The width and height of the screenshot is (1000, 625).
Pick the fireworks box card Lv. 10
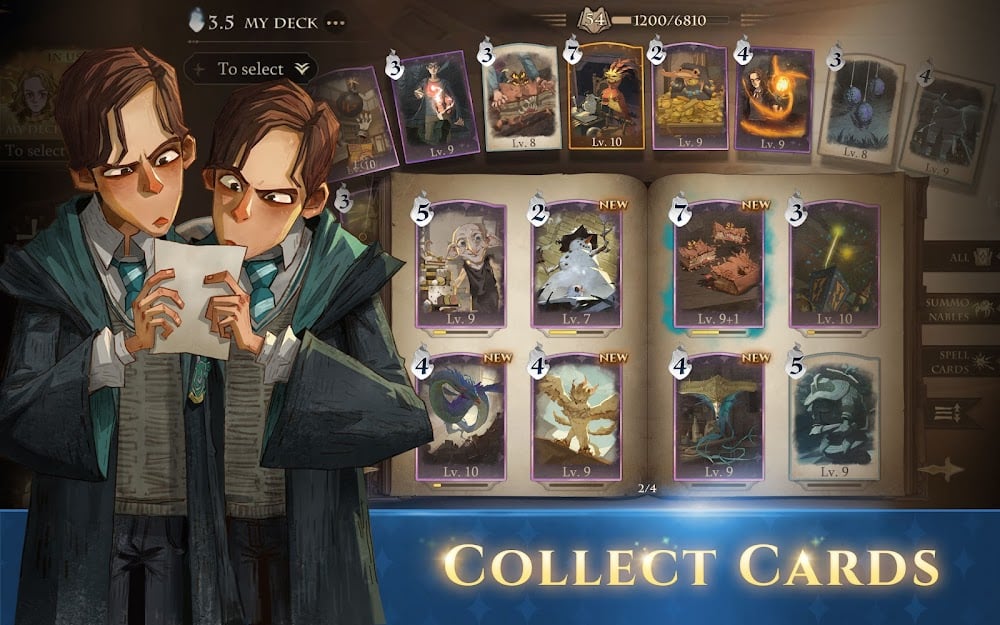point(834,265)
